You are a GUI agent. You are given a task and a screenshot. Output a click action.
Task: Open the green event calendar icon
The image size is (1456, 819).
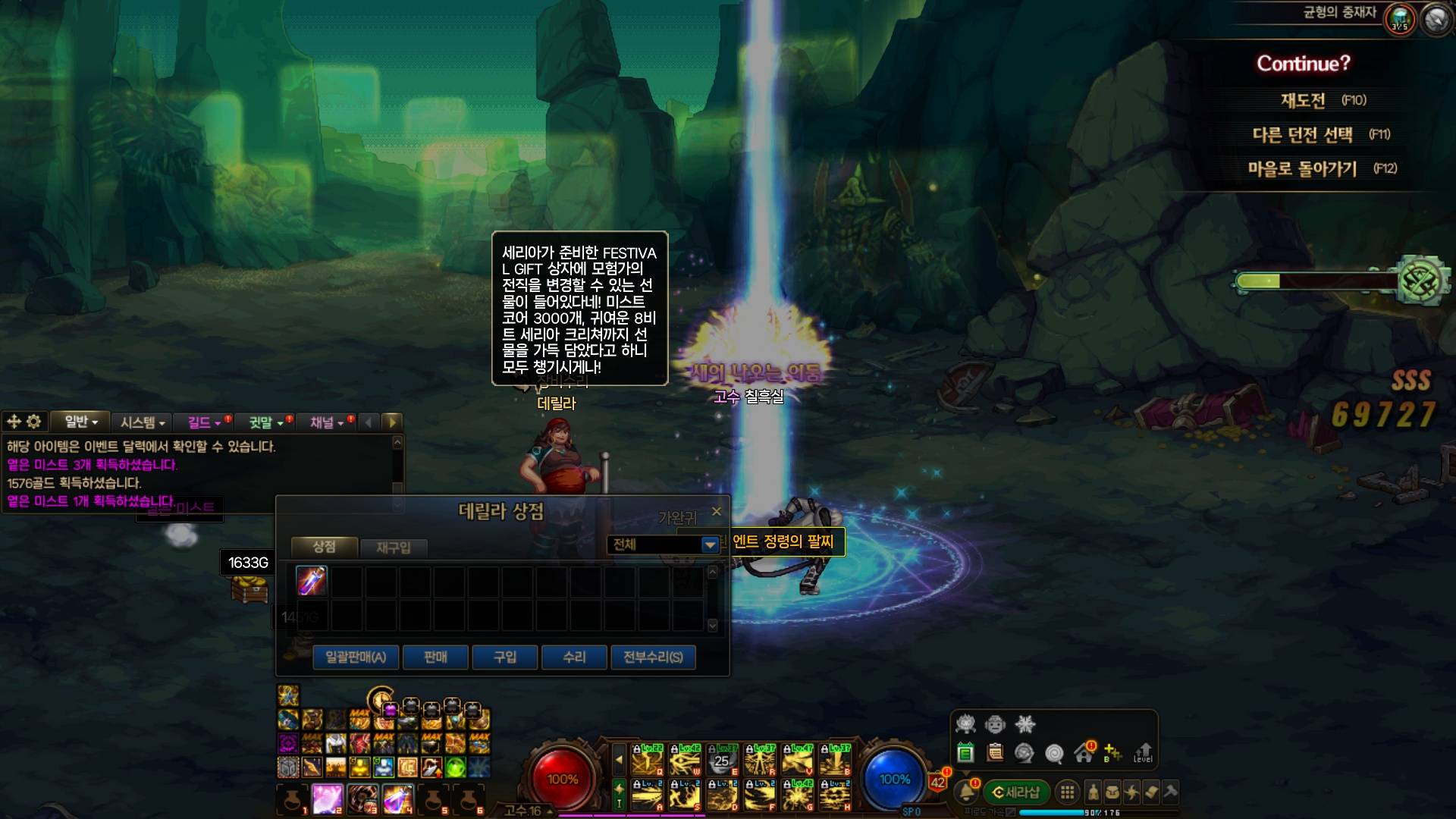pyautogui.click(x=965, y=752)
